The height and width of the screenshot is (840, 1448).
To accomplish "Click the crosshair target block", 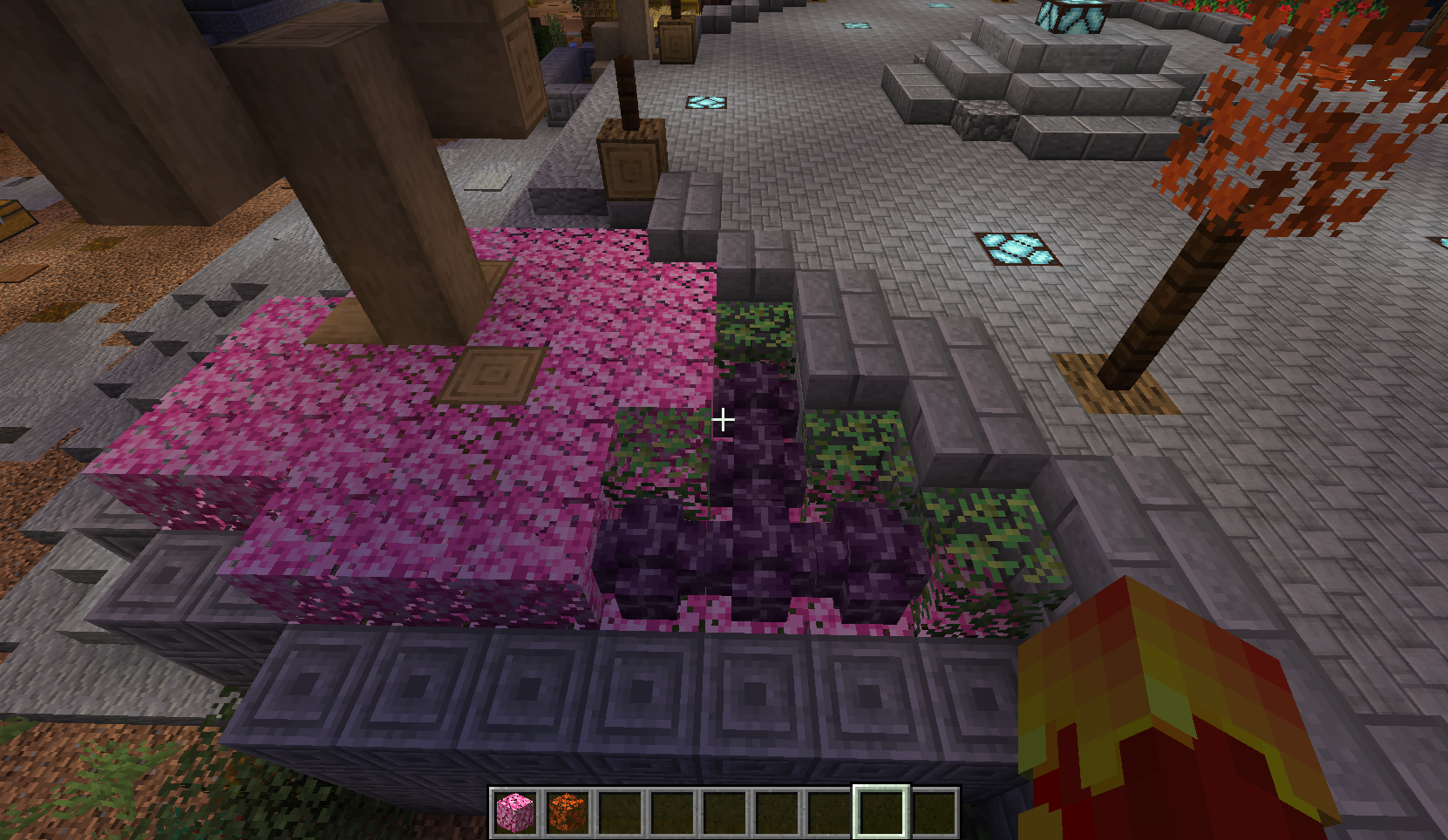I will (725, 419).
